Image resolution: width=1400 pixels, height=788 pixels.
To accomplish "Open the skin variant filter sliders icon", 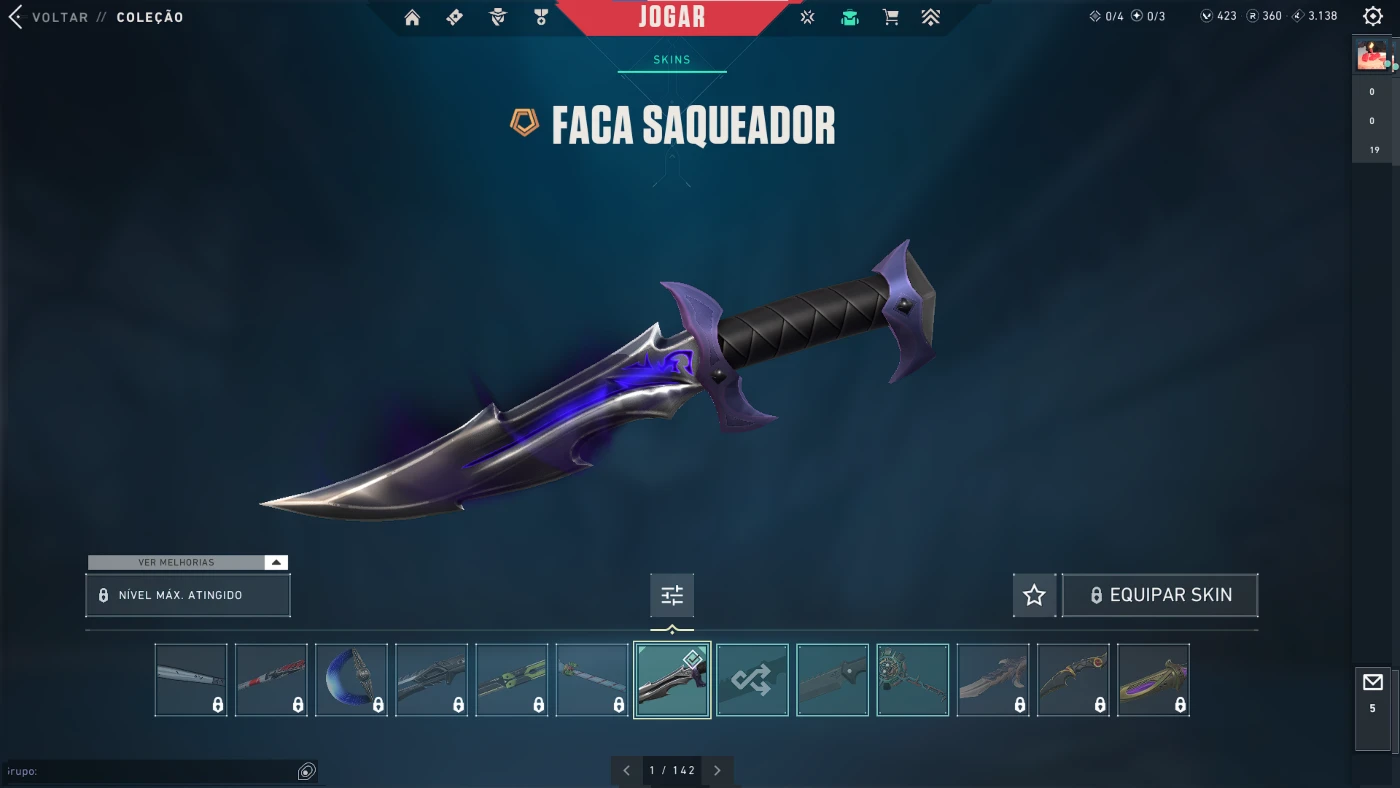I will click(671, 594).
